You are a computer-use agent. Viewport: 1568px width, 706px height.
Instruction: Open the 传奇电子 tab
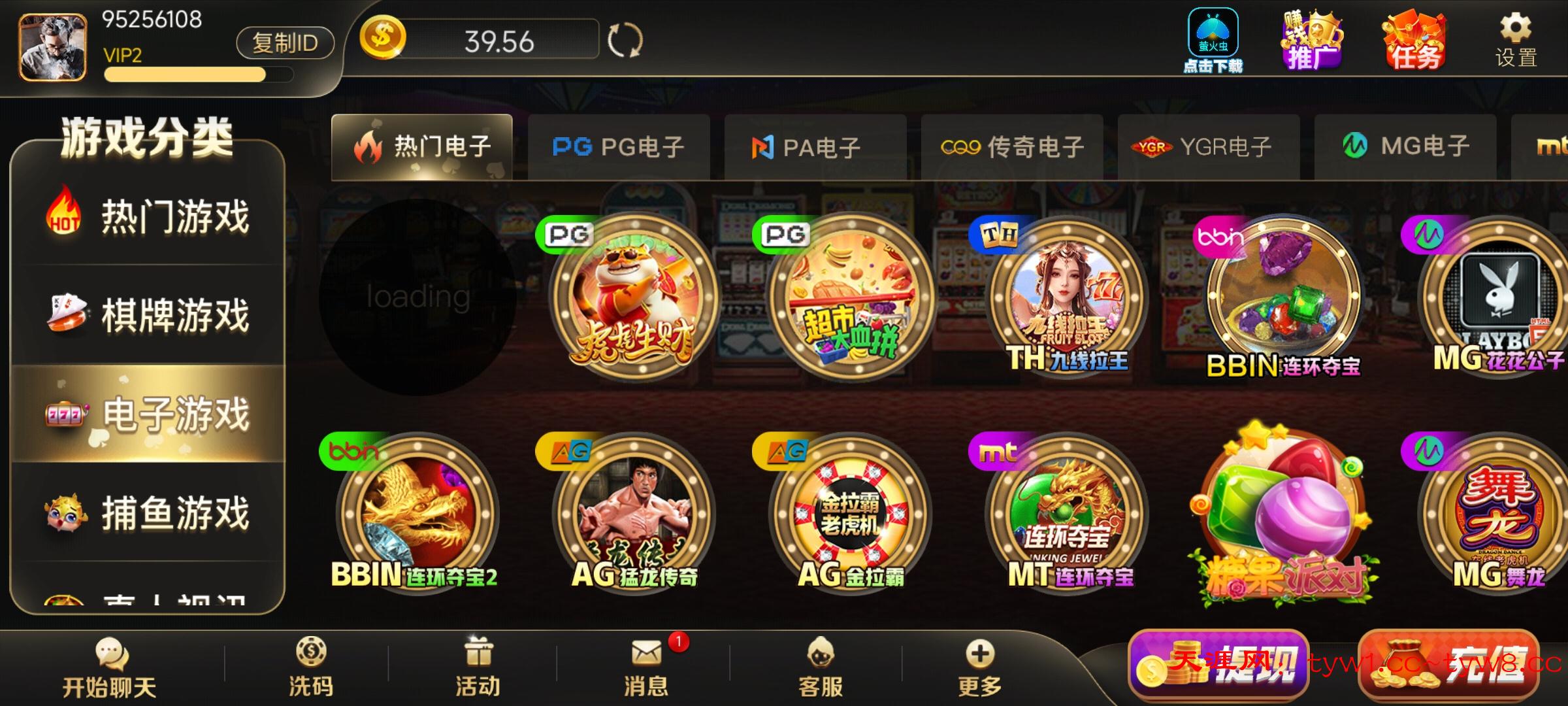(x=1012, y=147)
